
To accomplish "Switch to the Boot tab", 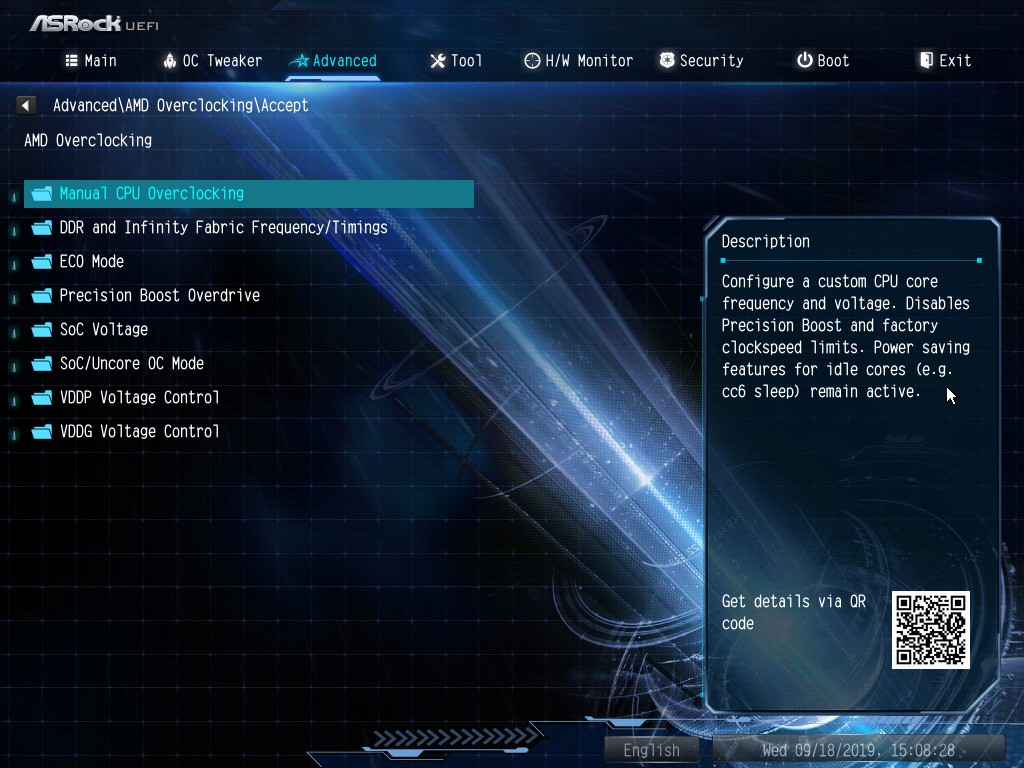I will pos(823,61).
